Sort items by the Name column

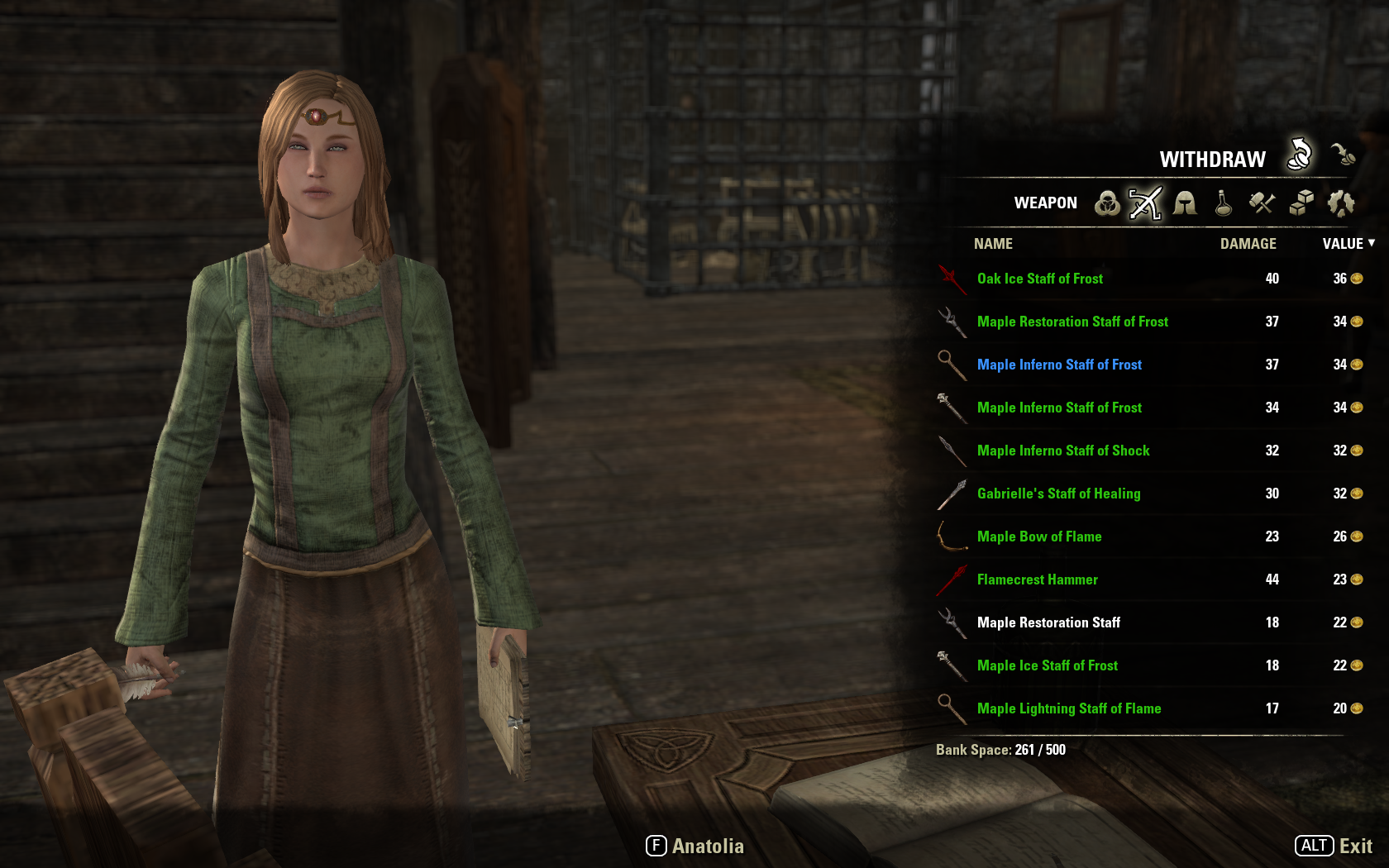[x=992, y=243]
